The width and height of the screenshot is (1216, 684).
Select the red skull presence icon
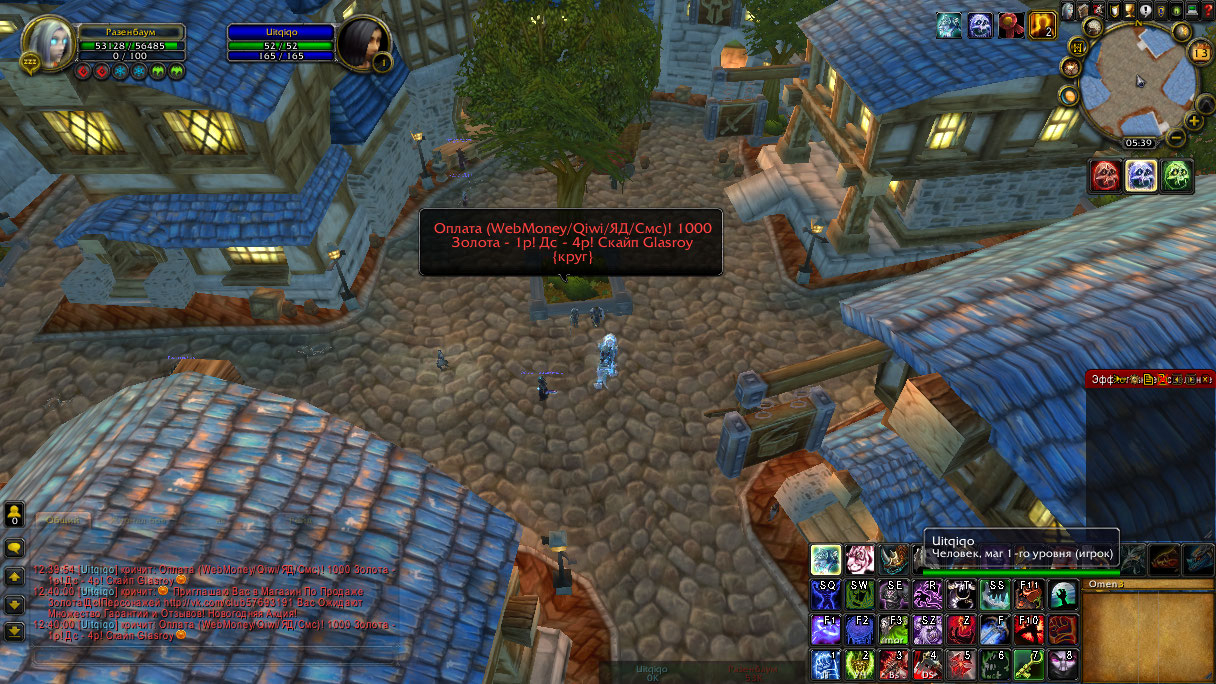coord(1106,176)
